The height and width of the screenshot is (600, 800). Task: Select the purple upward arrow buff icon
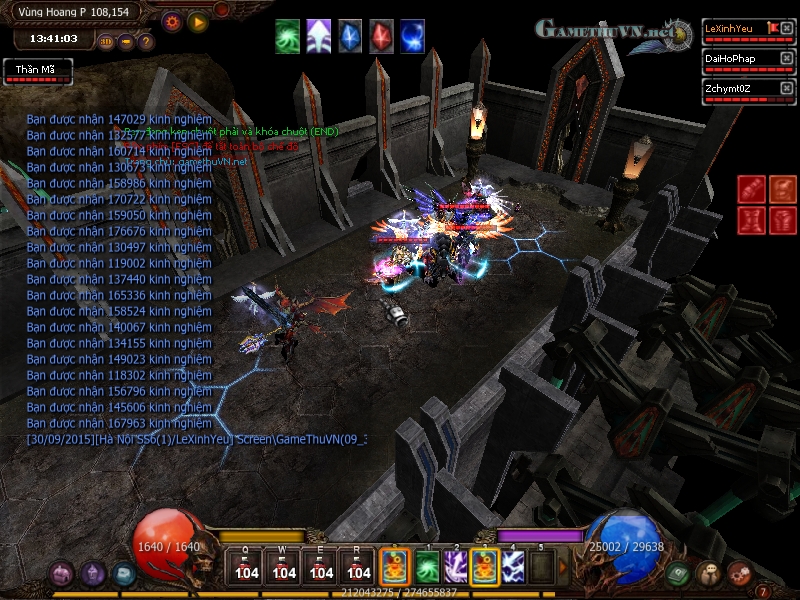click(319, 35)
